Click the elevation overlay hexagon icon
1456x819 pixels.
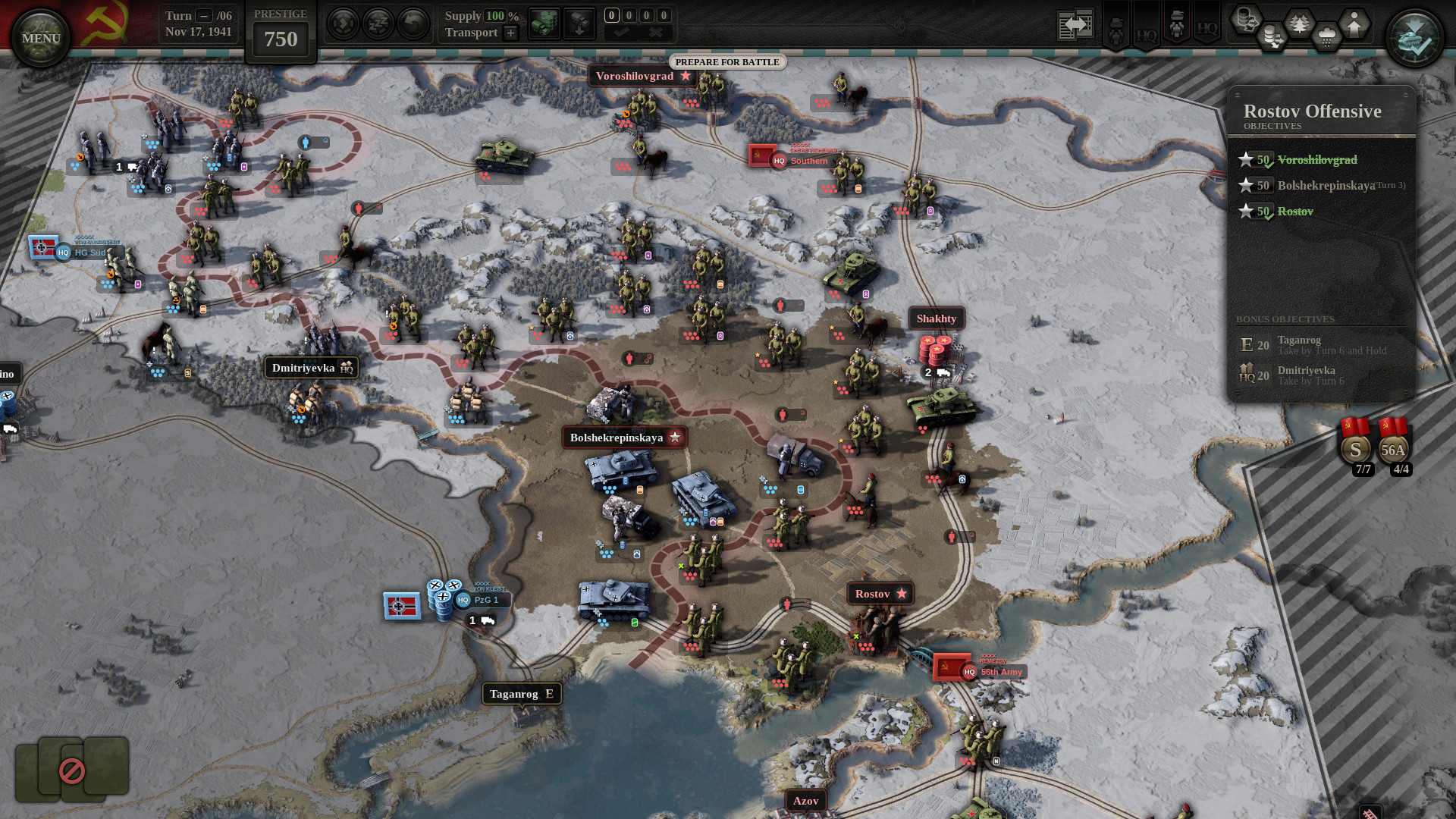[1354, 25]
